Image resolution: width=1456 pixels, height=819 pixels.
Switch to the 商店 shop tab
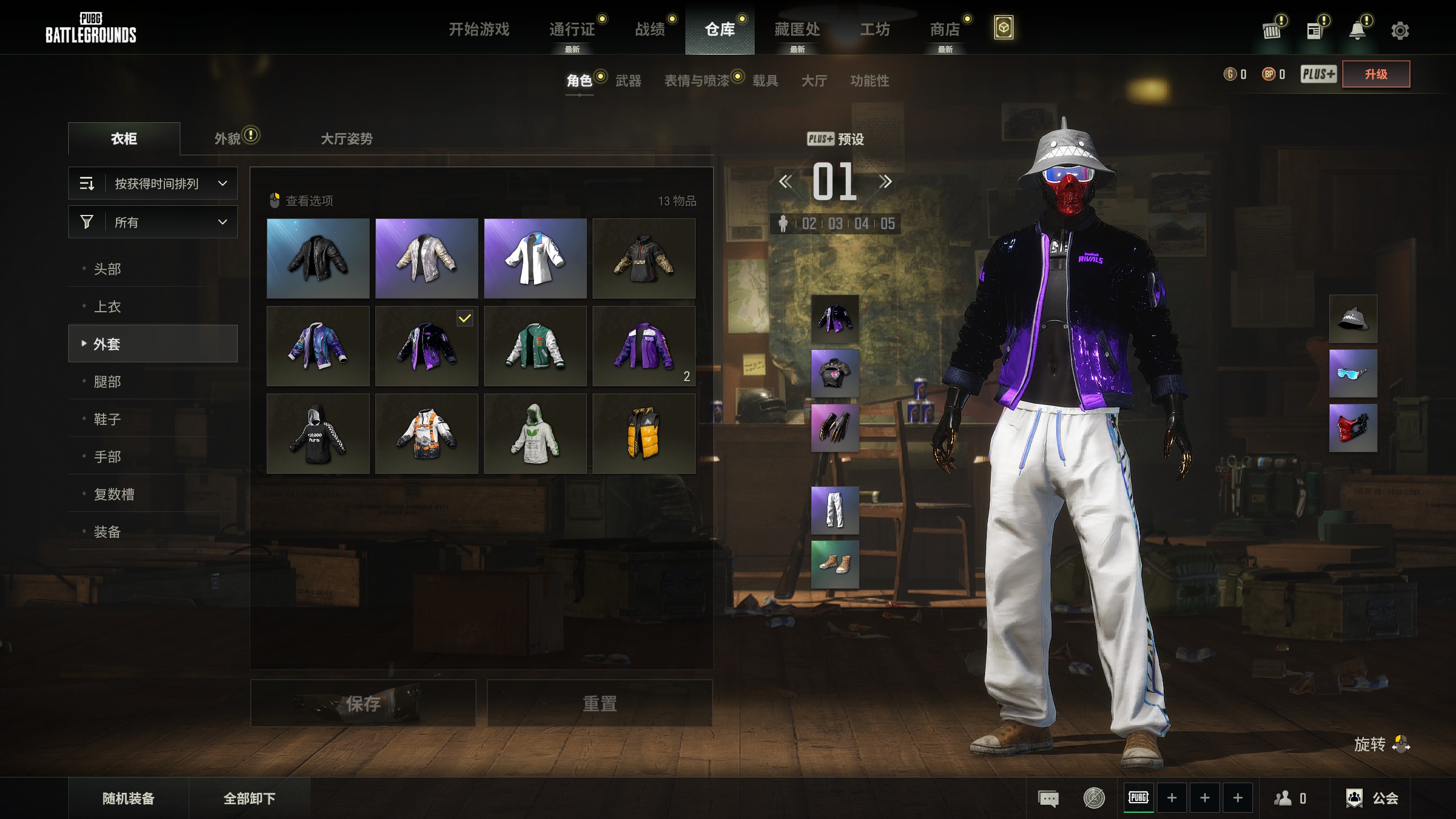945,29
